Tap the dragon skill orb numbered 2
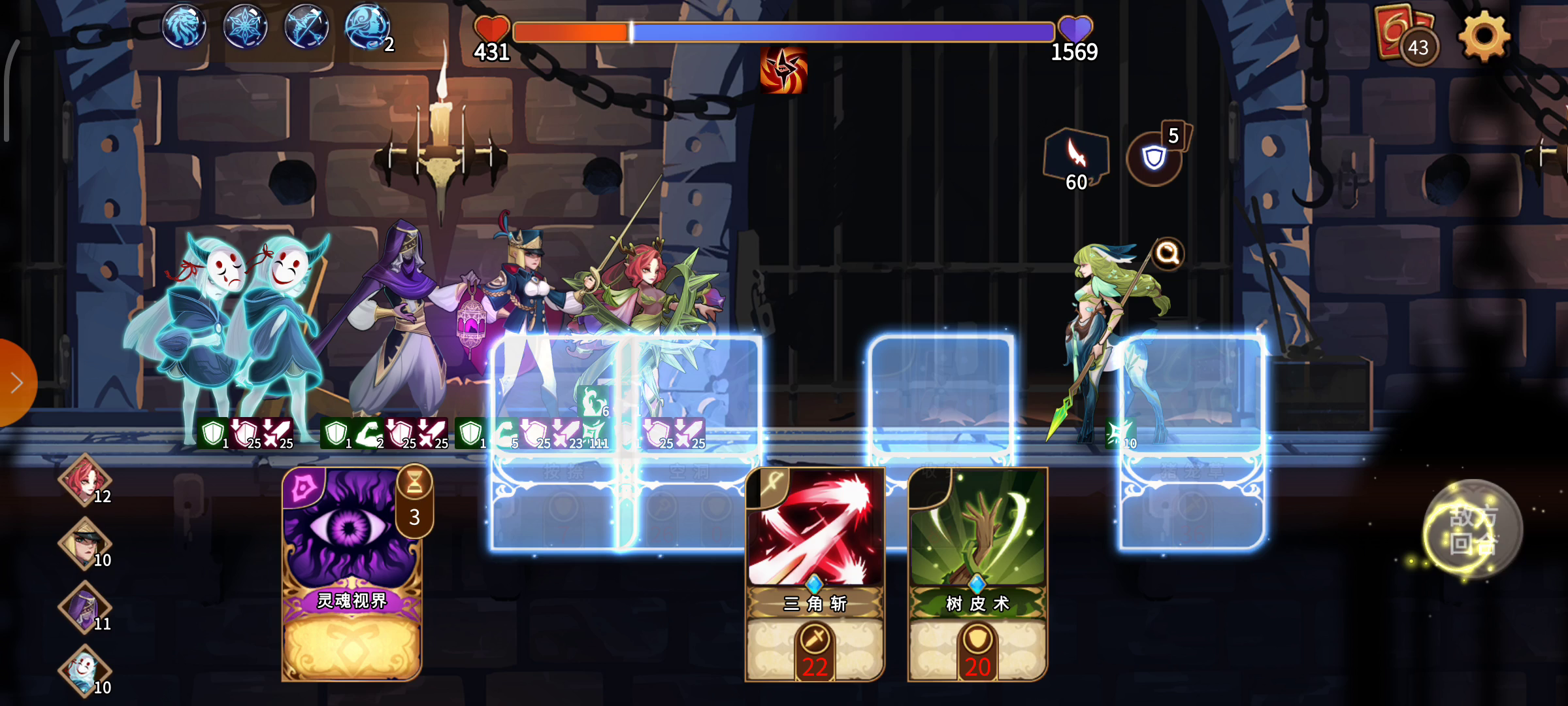The width and height of the screenshot is (1568, 706). click(367, 27)
